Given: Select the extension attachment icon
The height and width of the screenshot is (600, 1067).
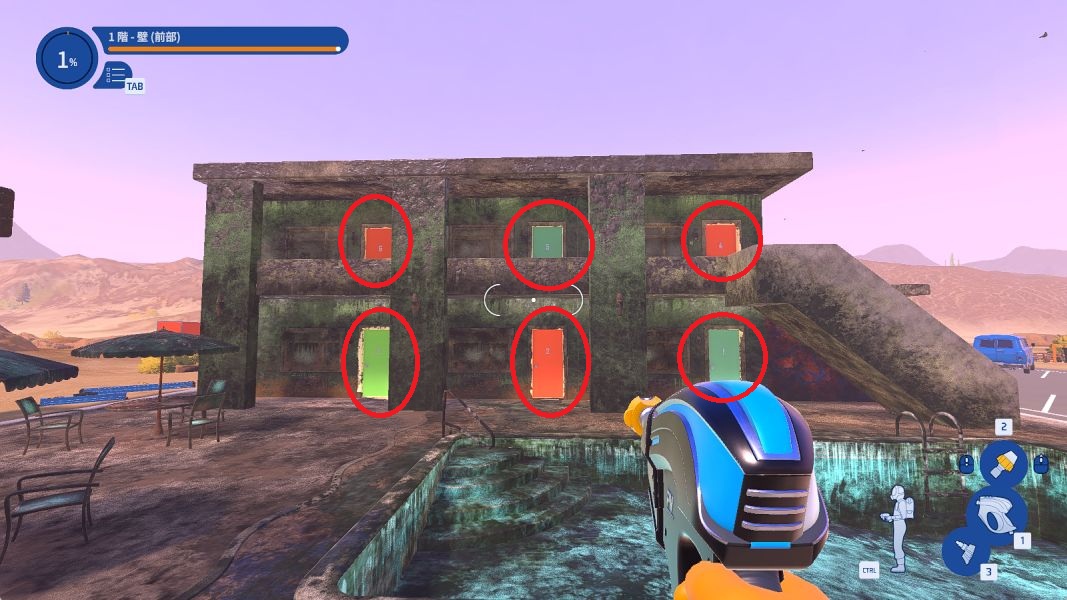Looking at the screenshot, I should pyautogui.click(x=965, y=552).
